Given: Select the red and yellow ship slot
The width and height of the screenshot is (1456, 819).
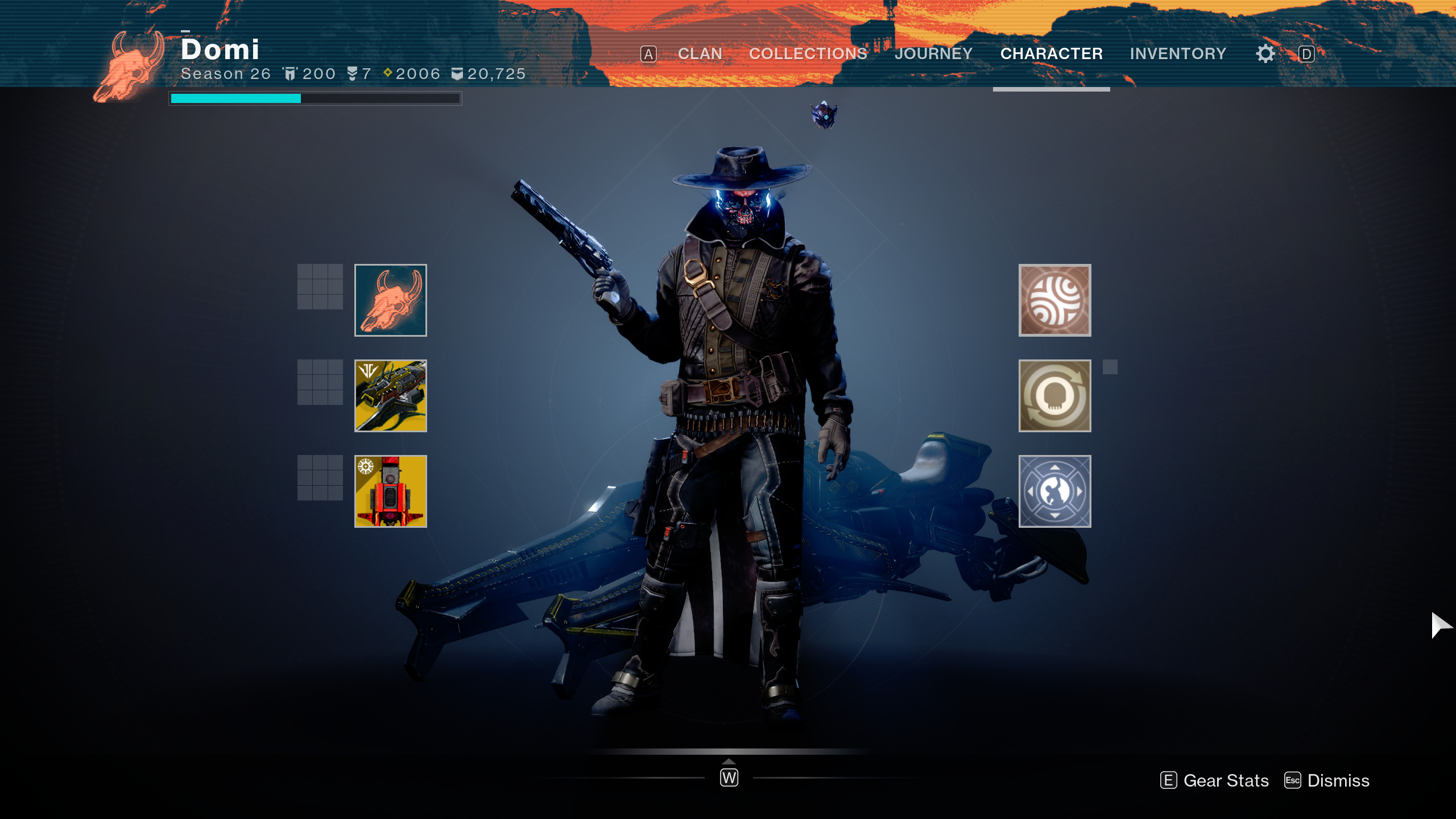Looking at the screenshot, I should click(390, 491).
